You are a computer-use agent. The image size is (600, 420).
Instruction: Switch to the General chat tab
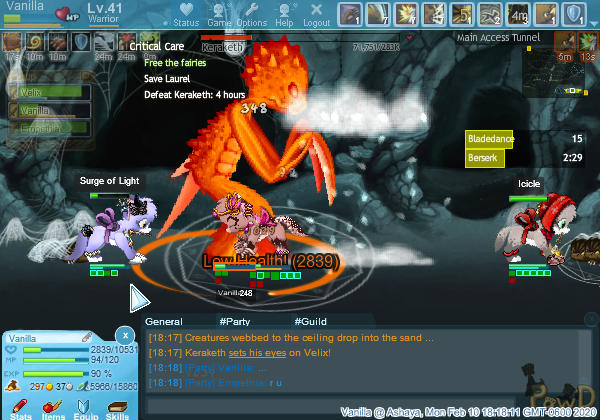[x=163, y=321]
